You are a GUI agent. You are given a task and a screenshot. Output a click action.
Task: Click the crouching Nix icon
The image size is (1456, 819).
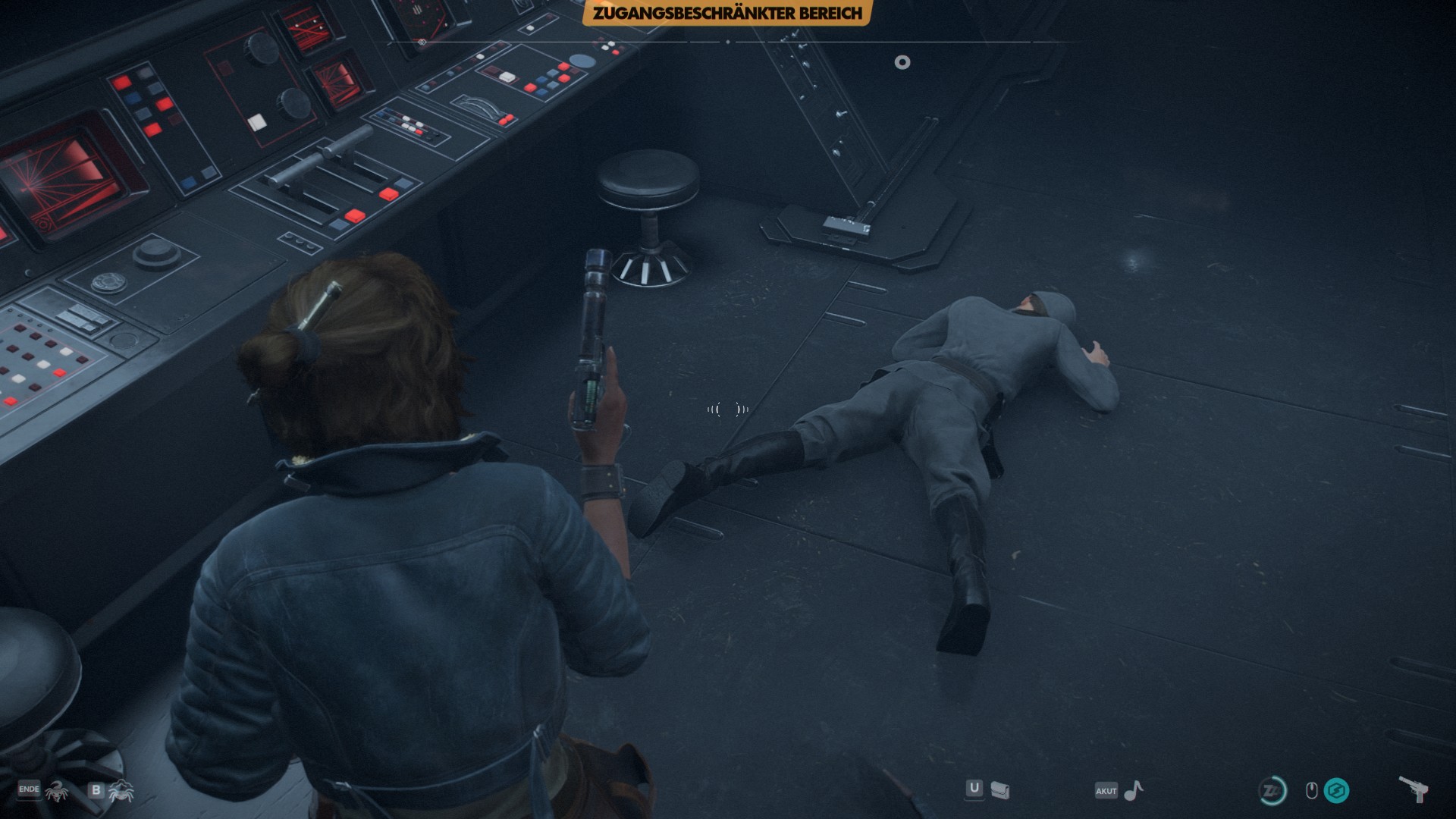pos(121,792)
